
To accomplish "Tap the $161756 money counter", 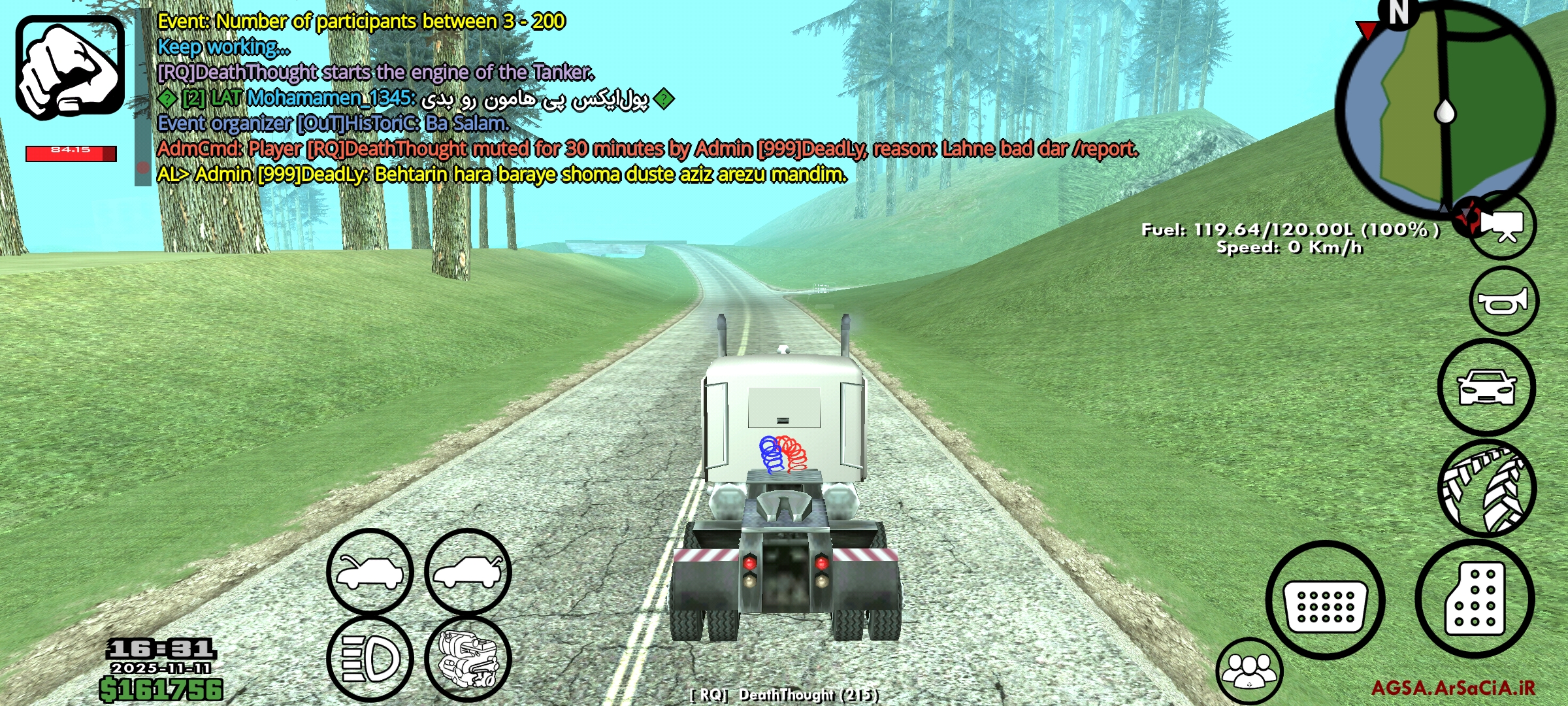I will (x=161, y=688).
